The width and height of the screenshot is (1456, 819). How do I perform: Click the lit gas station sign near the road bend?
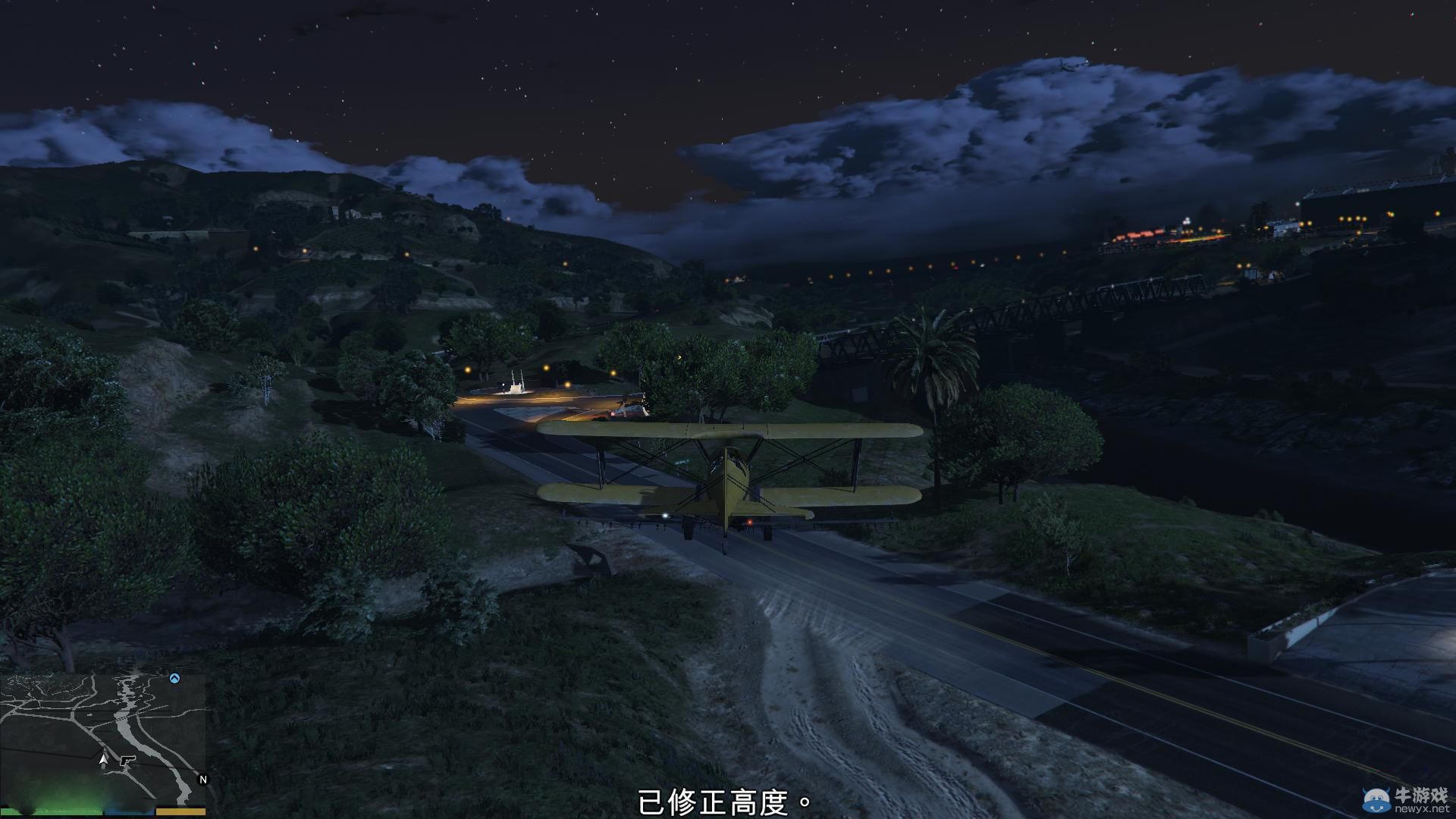[516, 385]
